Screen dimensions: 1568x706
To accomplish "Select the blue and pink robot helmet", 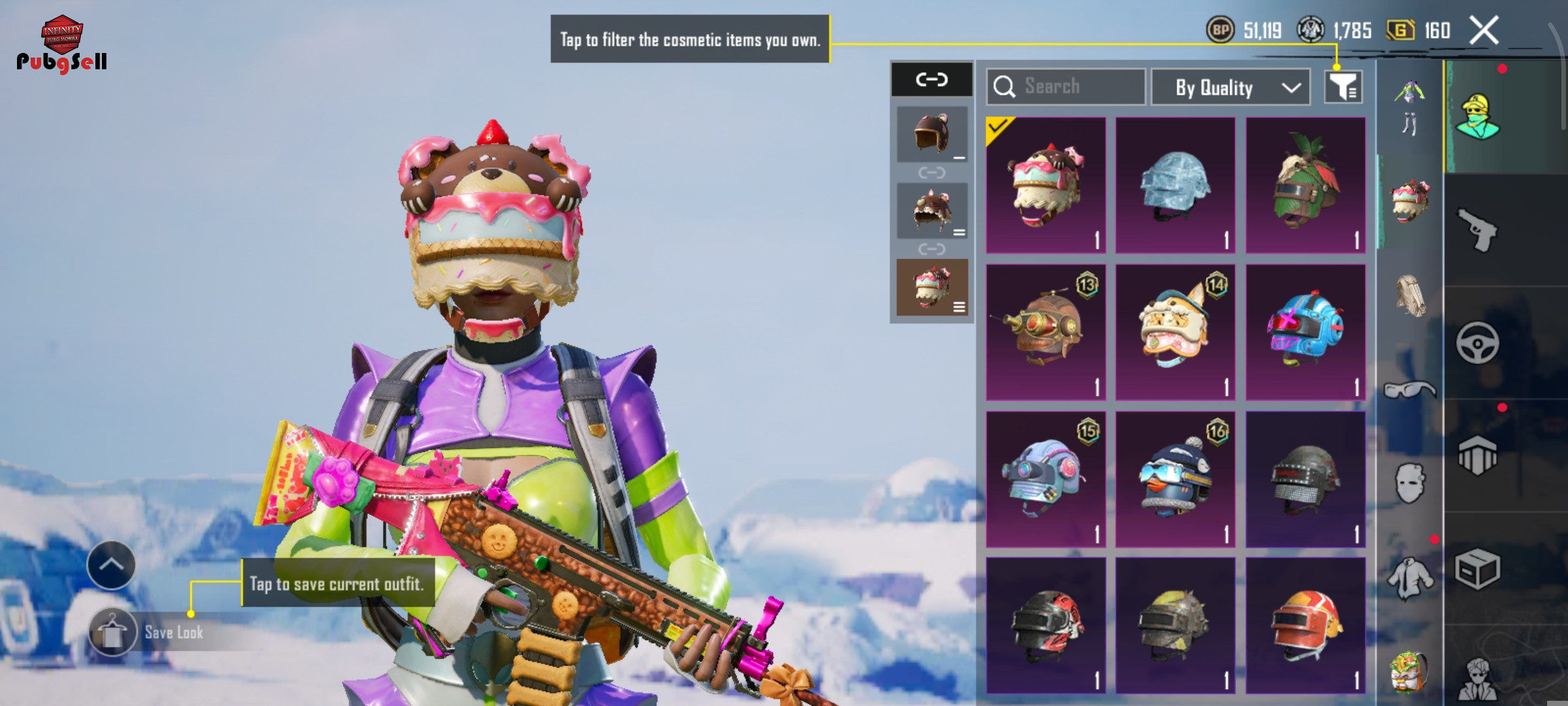I will [1305, 332].
